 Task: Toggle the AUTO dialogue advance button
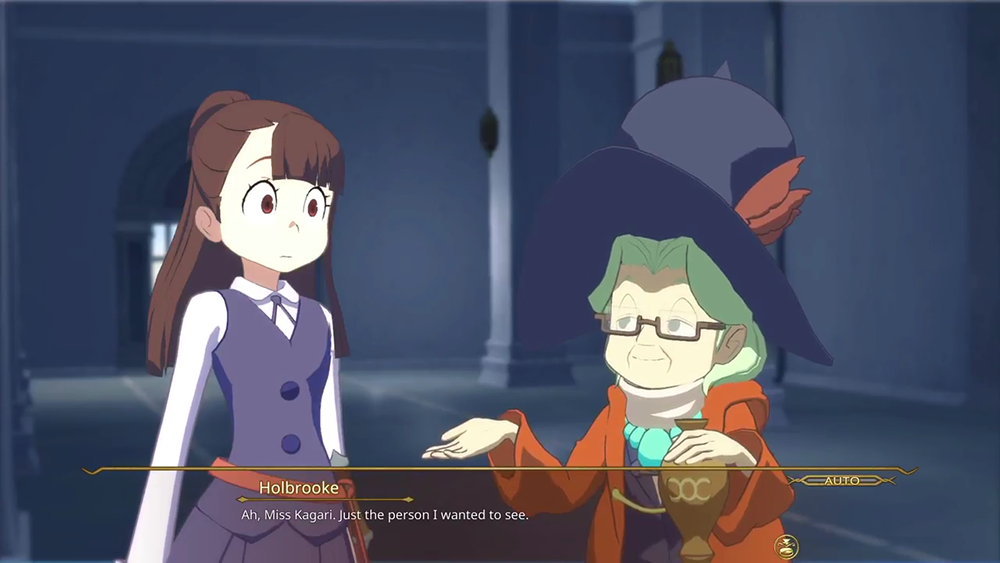click(x=841, y=481)
